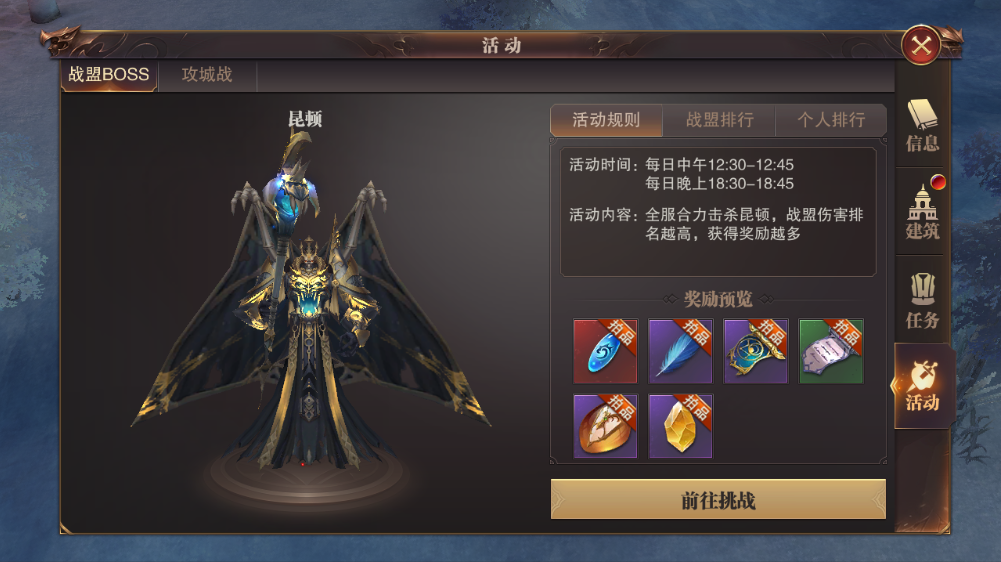1001x562 pixels.
Task: Open the 信息 side tab
Action: coord(922,125)
